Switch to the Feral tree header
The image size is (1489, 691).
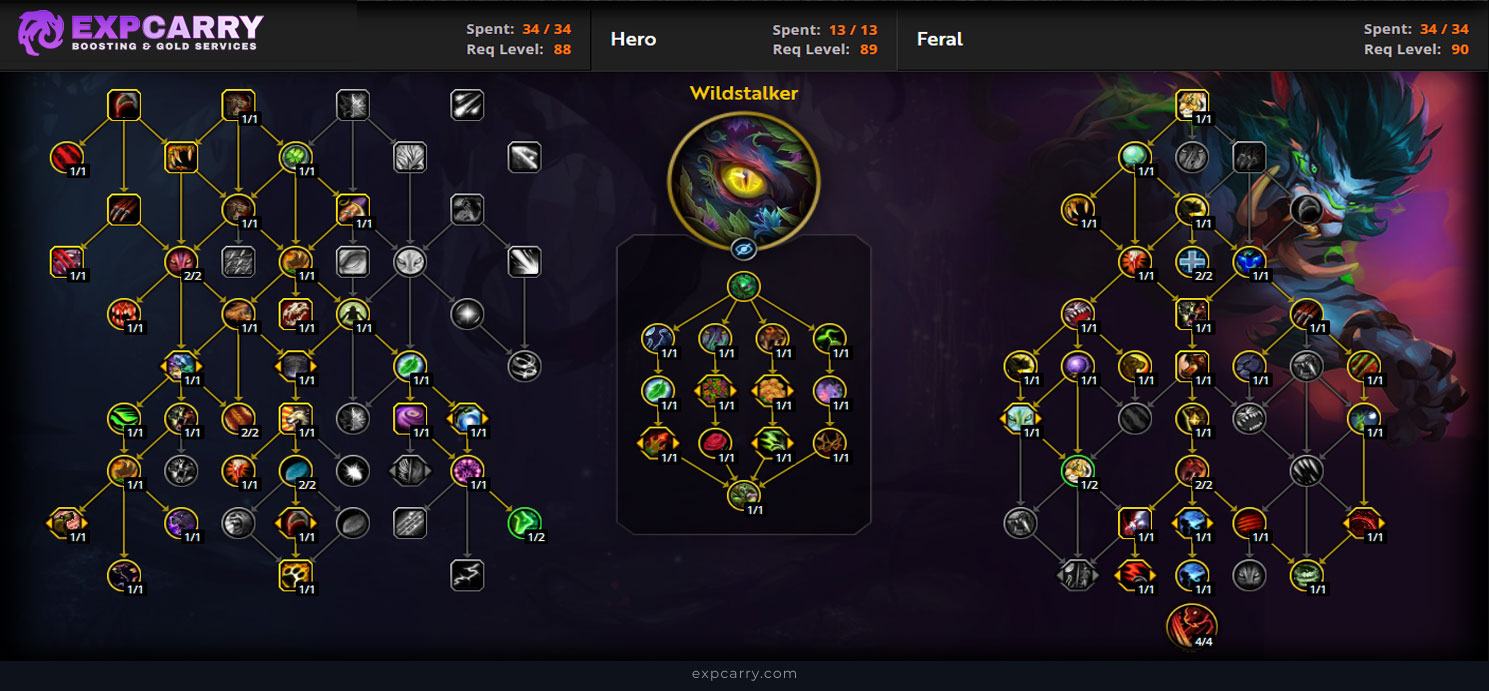tap(939, 39)
